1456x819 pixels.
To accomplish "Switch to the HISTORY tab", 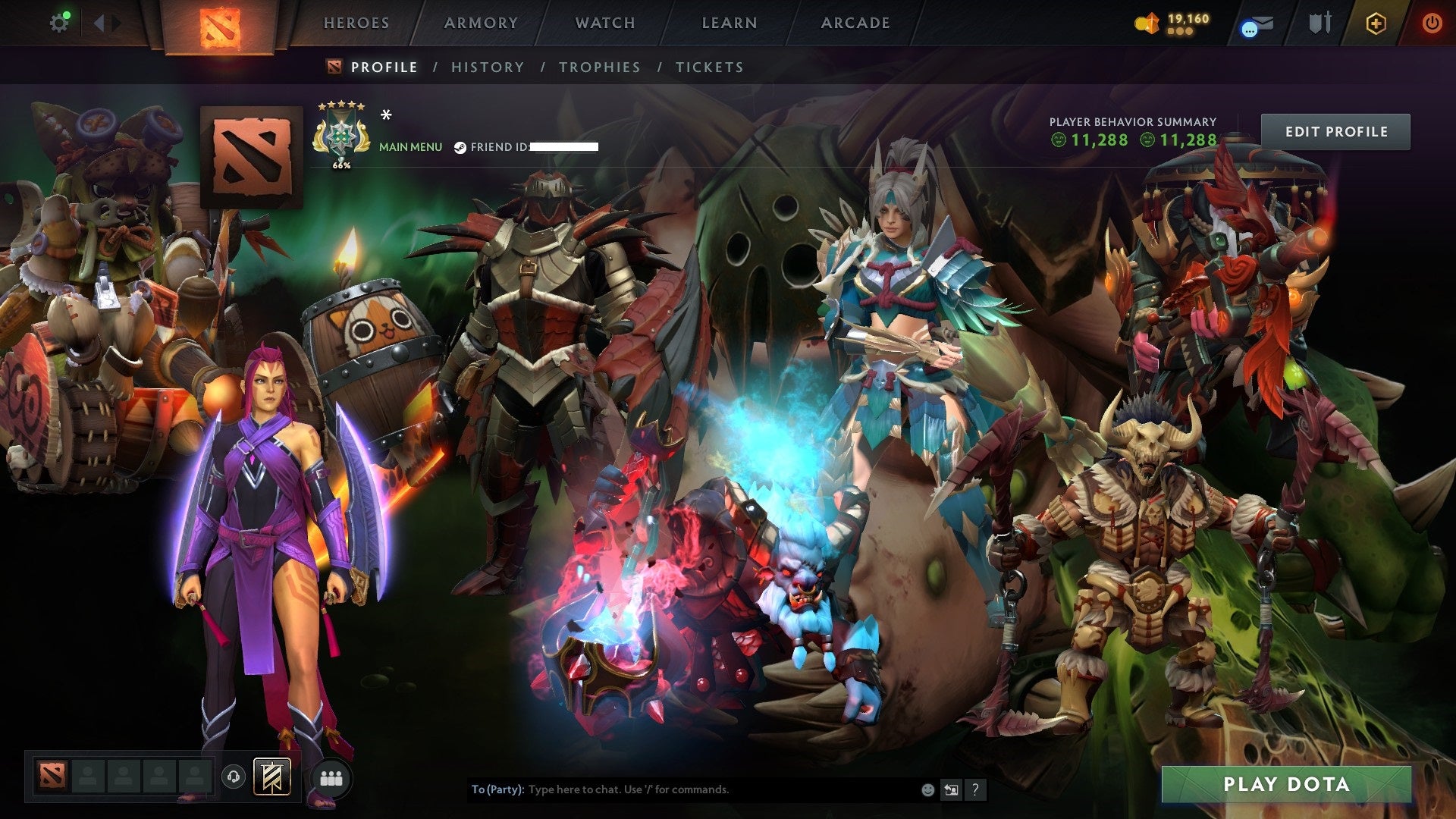I will point(487,67).
